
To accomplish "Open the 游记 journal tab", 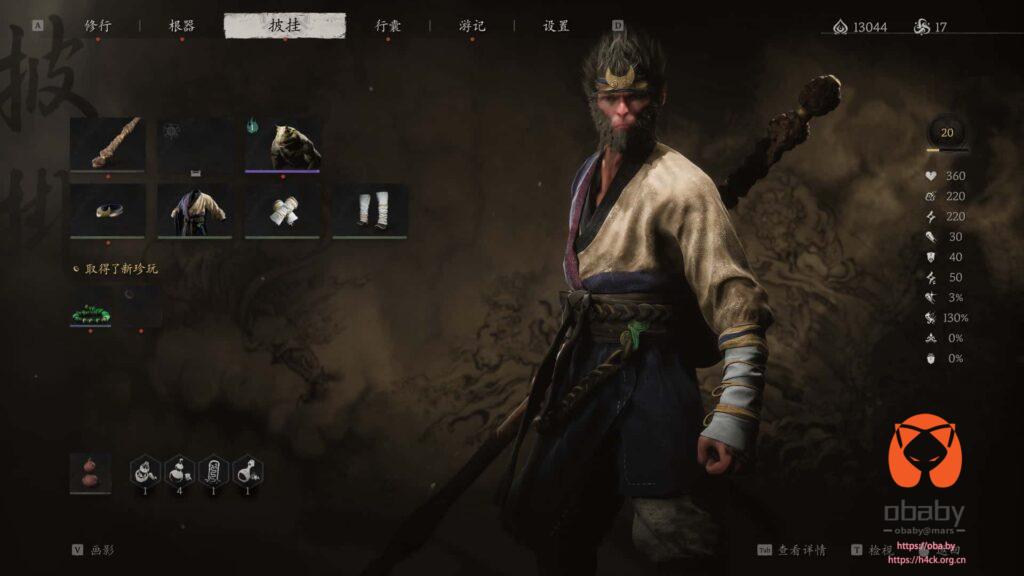I will click(x=472, y=26).
